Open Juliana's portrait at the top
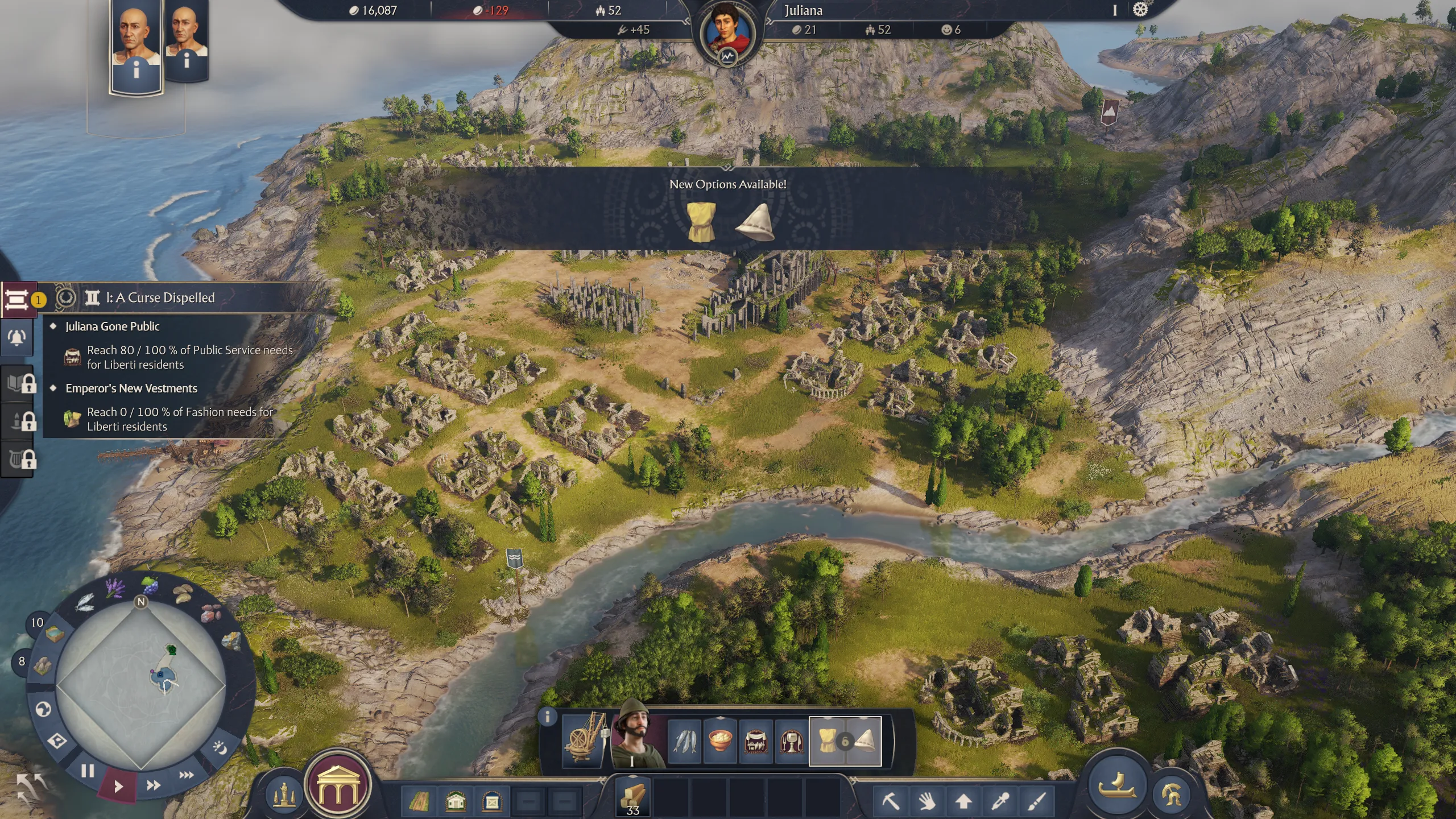Screen dimensions: 1456x819 click(x=728, y=26)
